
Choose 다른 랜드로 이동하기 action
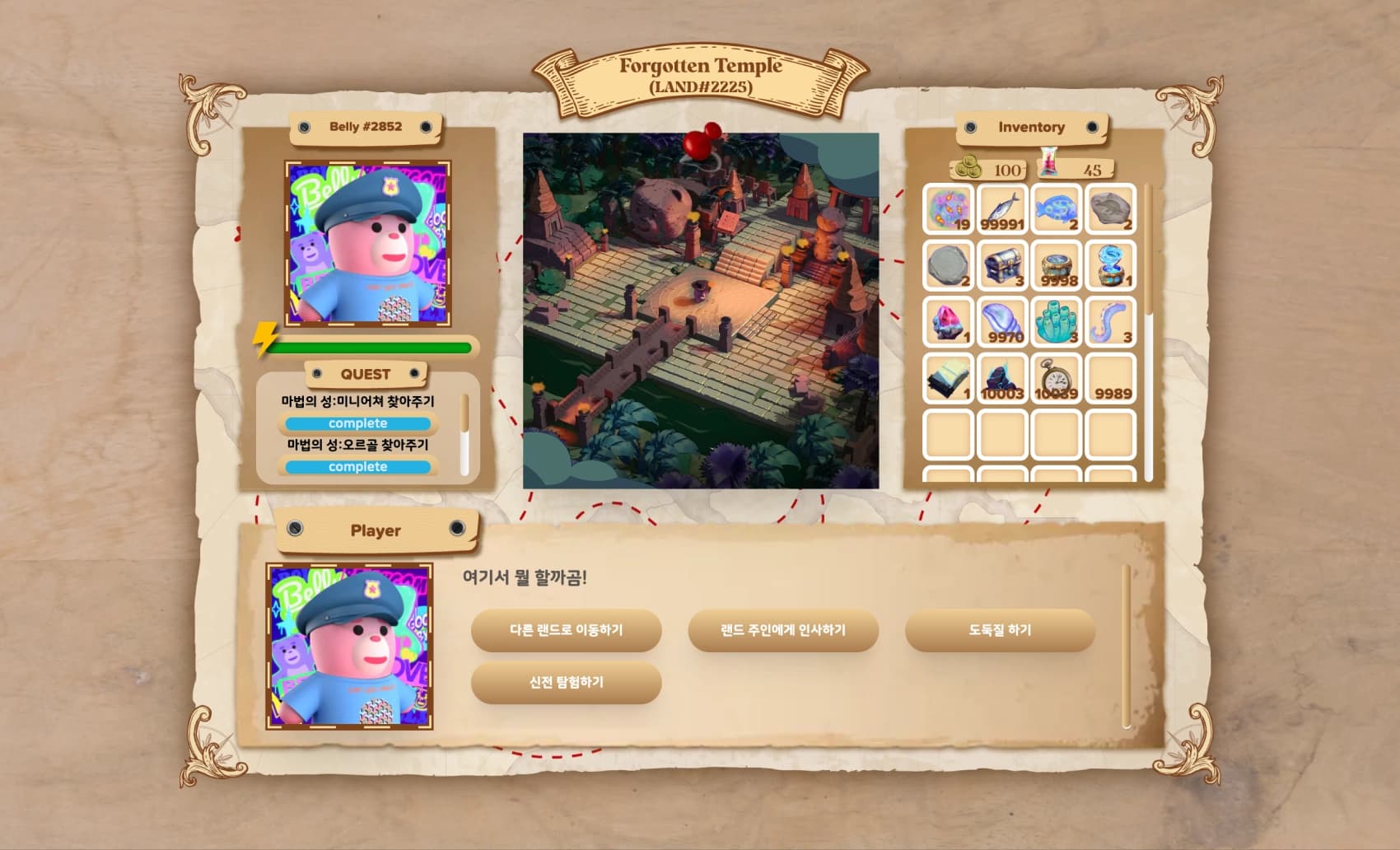point(566,631)
